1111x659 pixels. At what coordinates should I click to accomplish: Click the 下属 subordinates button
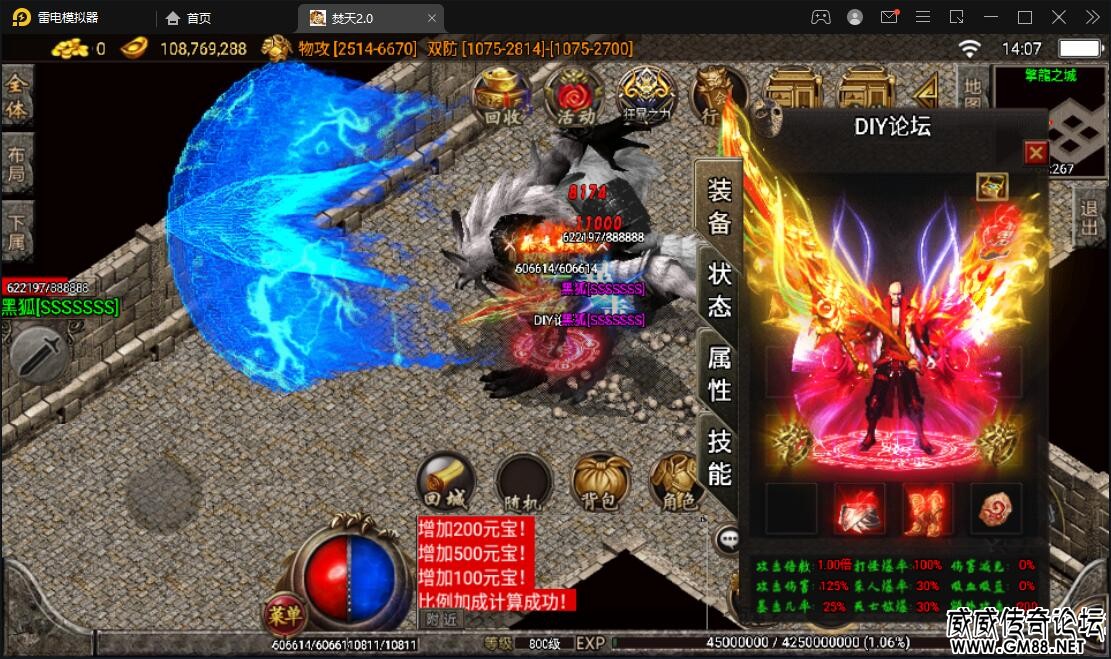click(16, 232)
